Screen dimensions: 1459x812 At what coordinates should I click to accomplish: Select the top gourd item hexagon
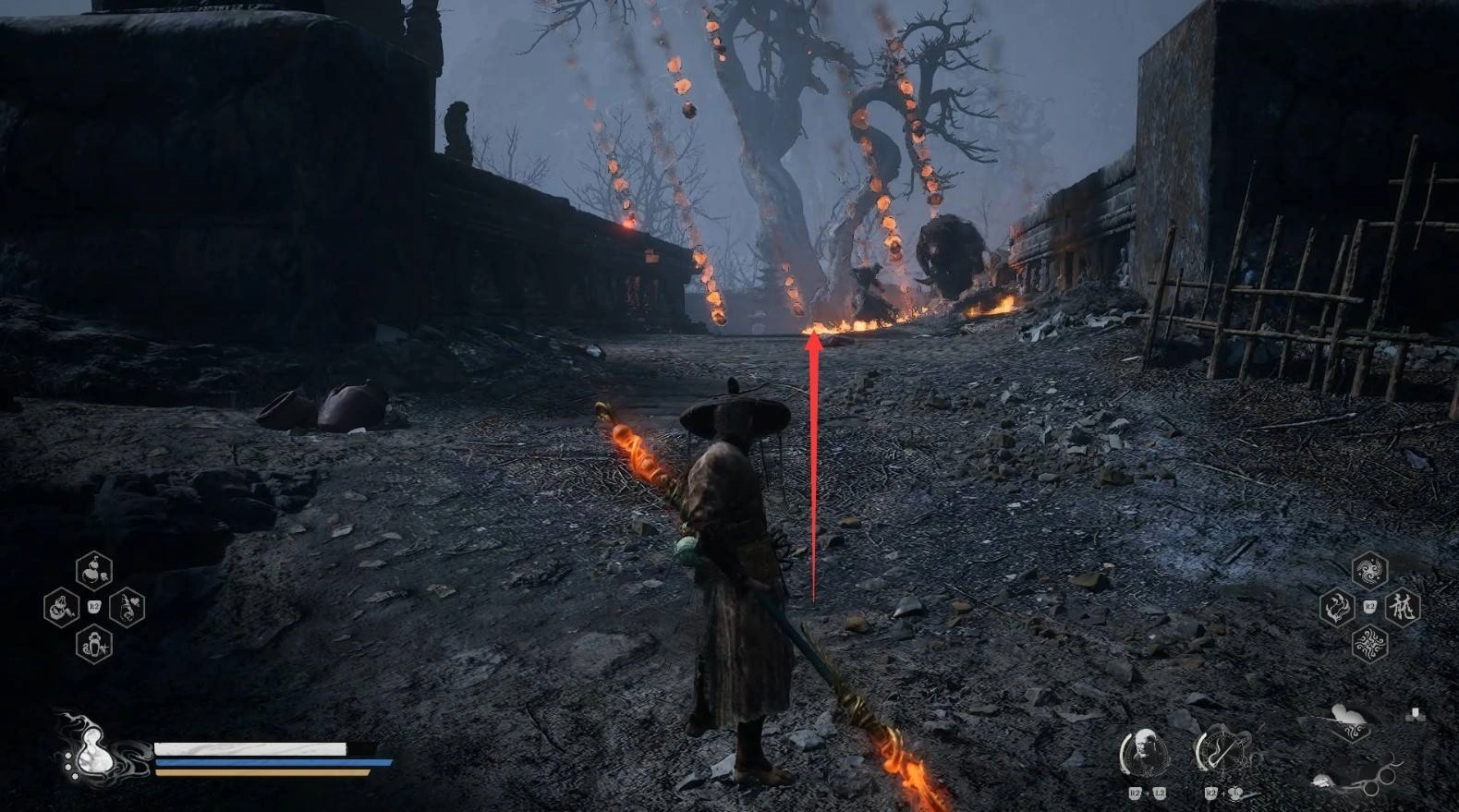click(94, 572)
